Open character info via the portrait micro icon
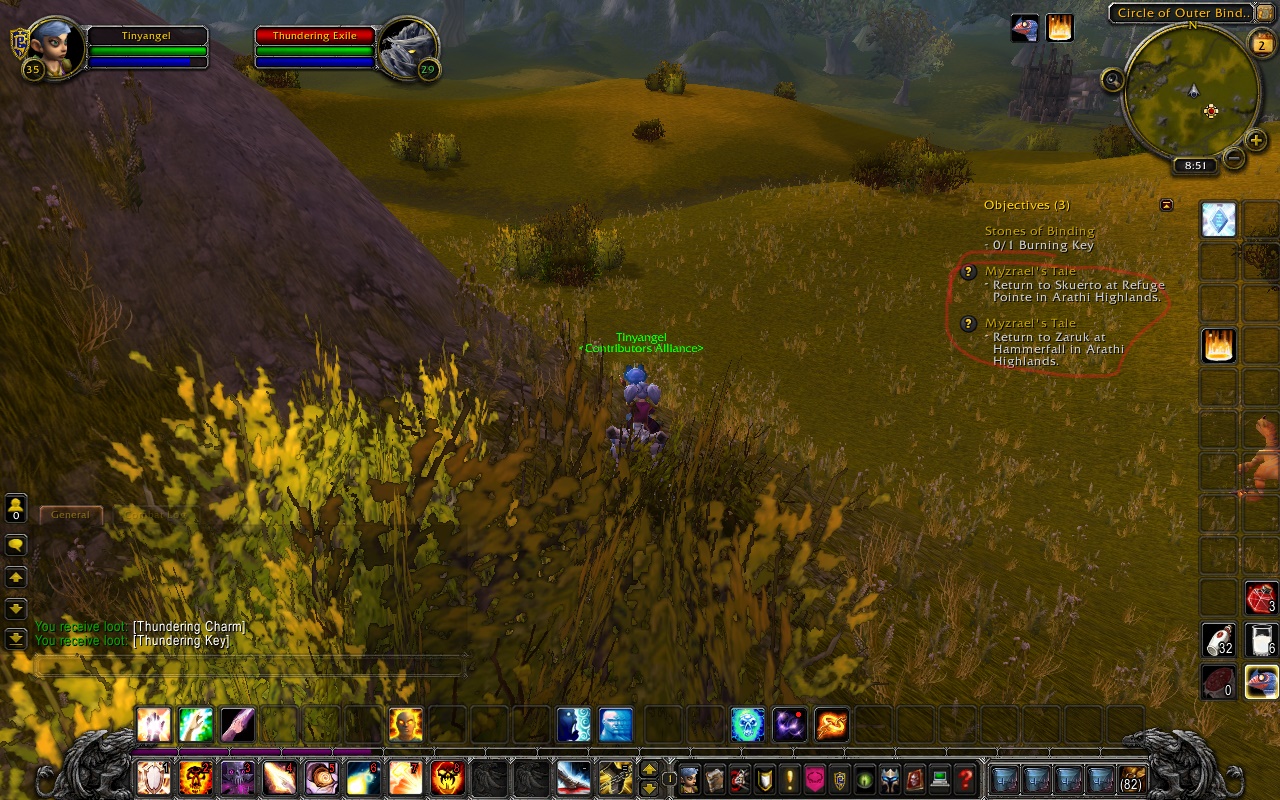Screen dimensions: 1280x800 pyautogui.click(x=688, y=779)
